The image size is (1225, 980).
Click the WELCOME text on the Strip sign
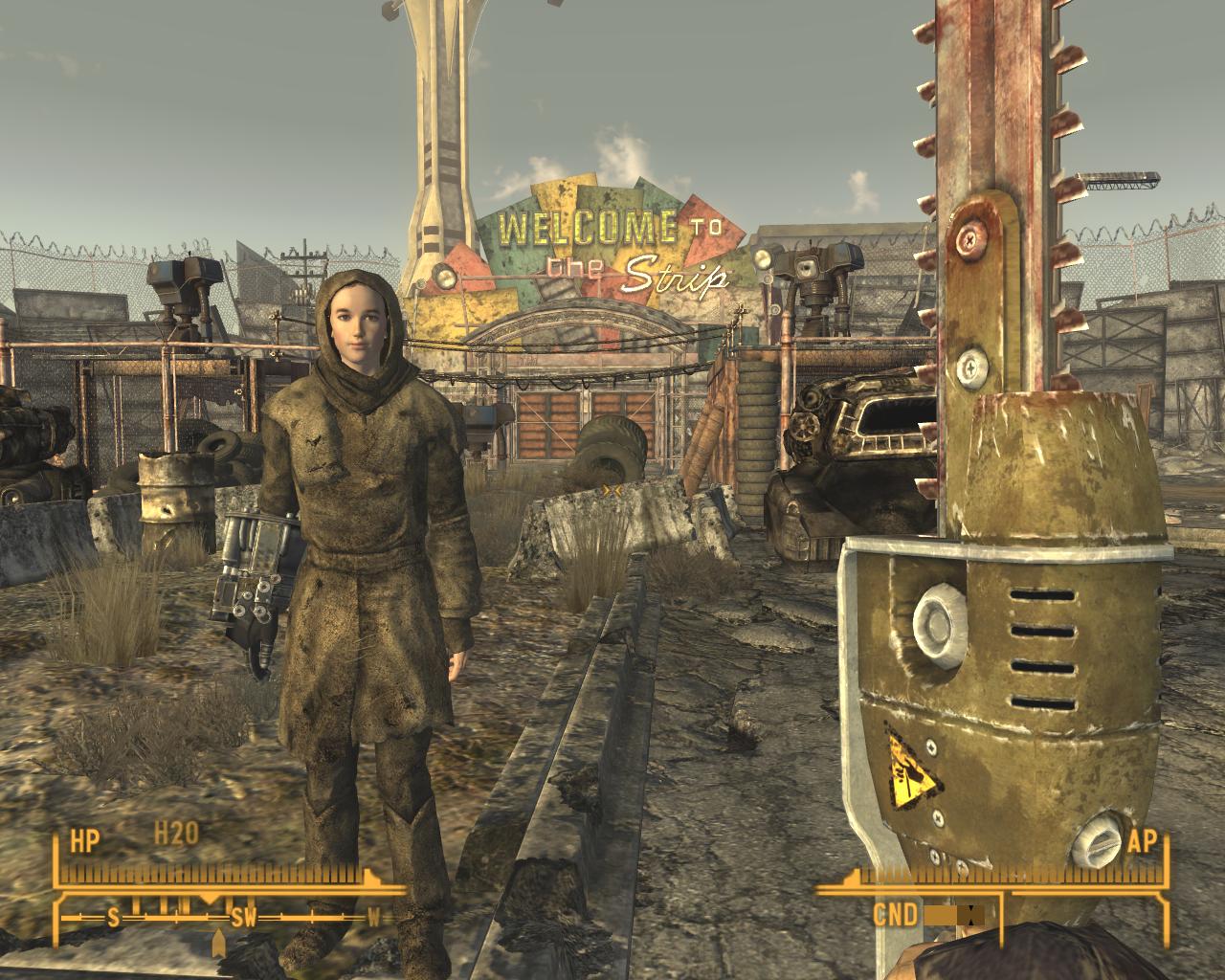coord(589,227)
